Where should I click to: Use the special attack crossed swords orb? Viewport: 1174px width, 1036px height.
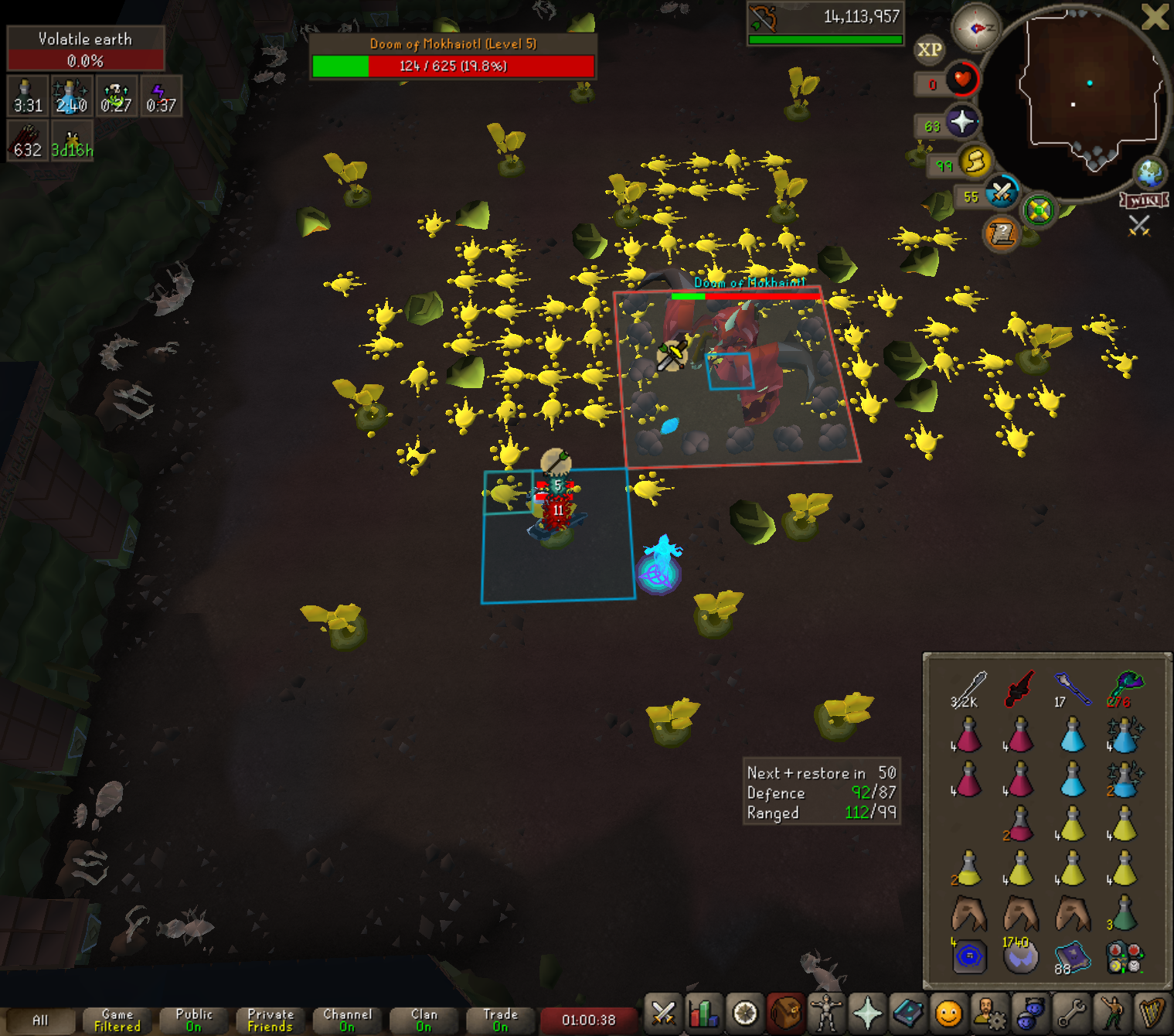(x=1002, y=191)
